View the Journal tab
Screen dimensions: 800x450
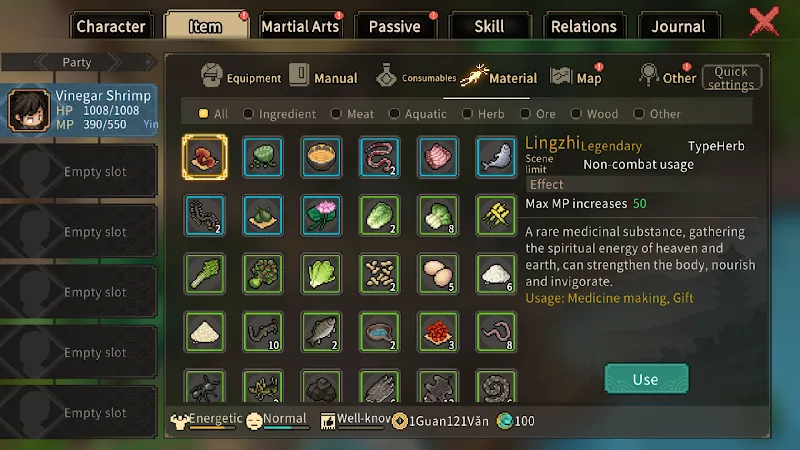point(679,27)
